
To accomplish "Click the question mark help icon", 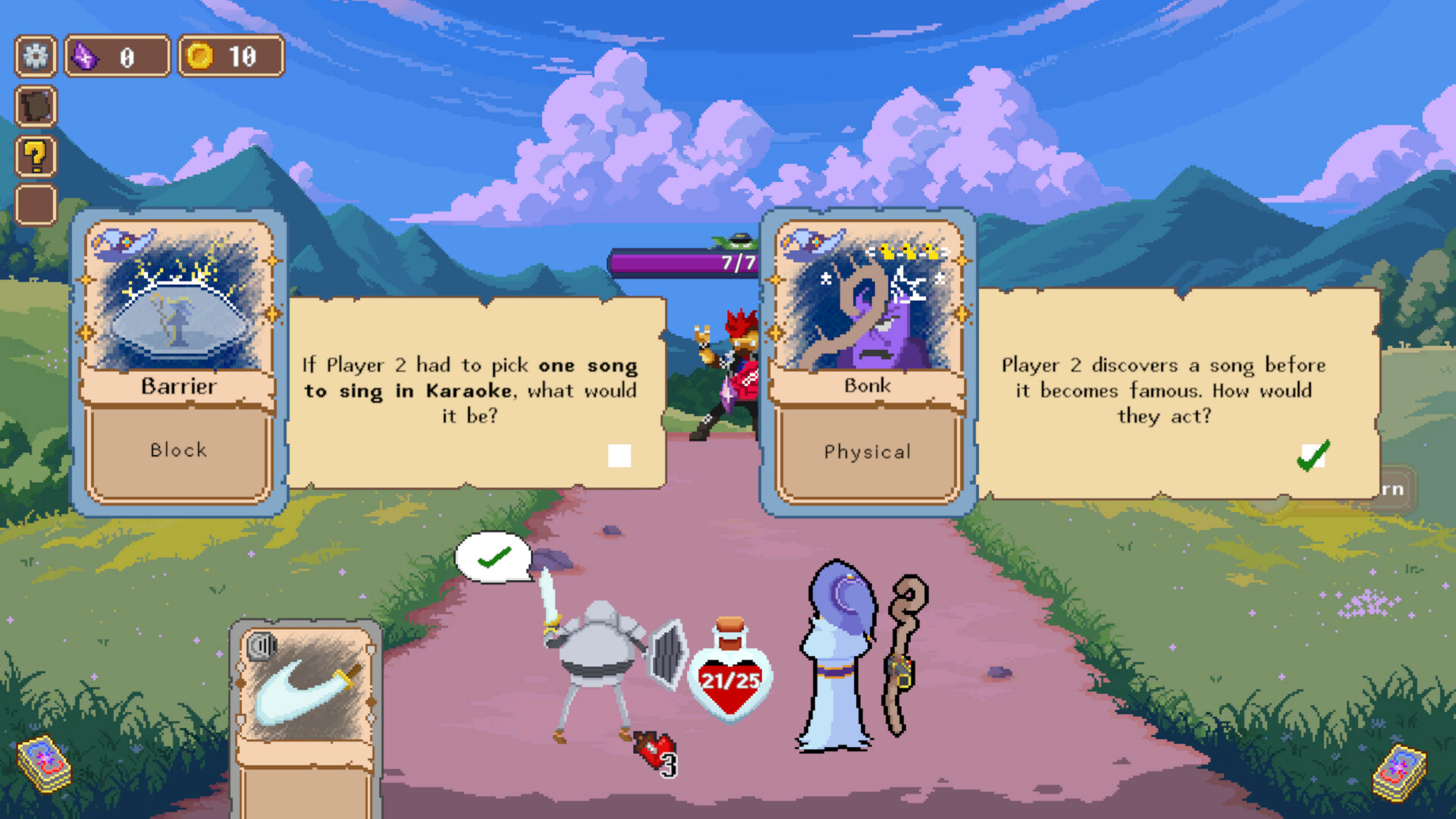I will coord(34,155).
